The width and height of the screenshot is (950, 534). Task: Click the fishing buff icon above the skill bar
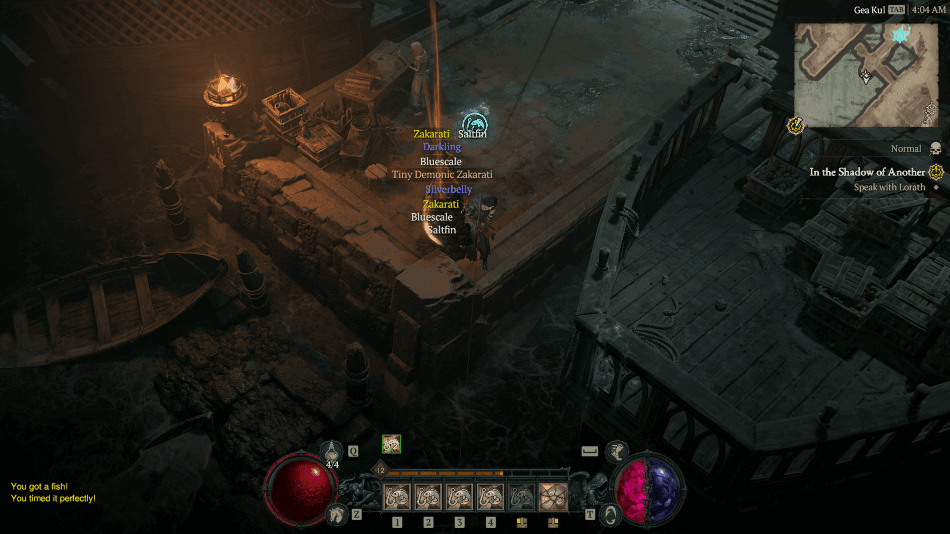tap(391, 443)
